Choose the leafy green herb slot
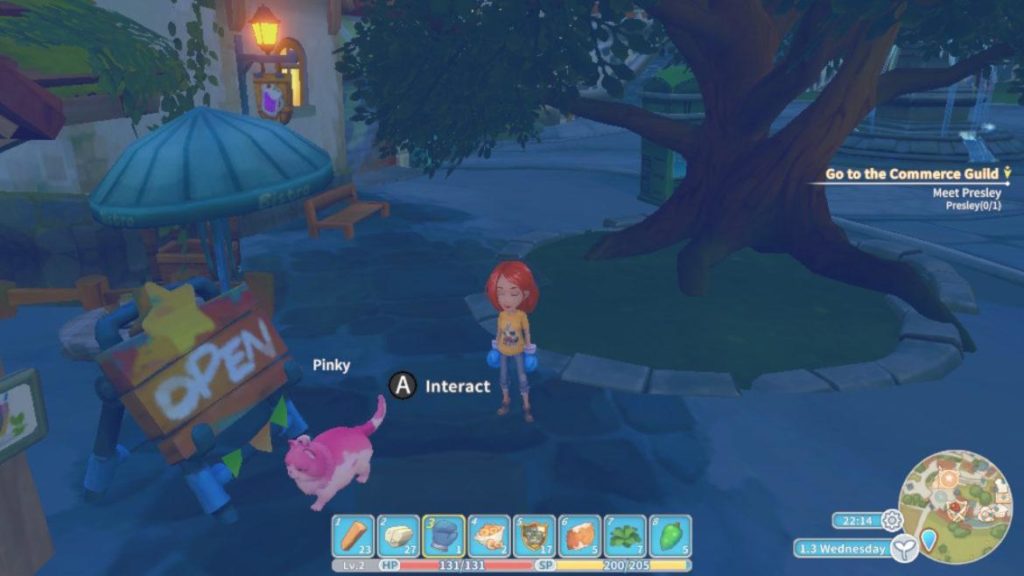This screenshot has width=1024, height=576. 625,536
